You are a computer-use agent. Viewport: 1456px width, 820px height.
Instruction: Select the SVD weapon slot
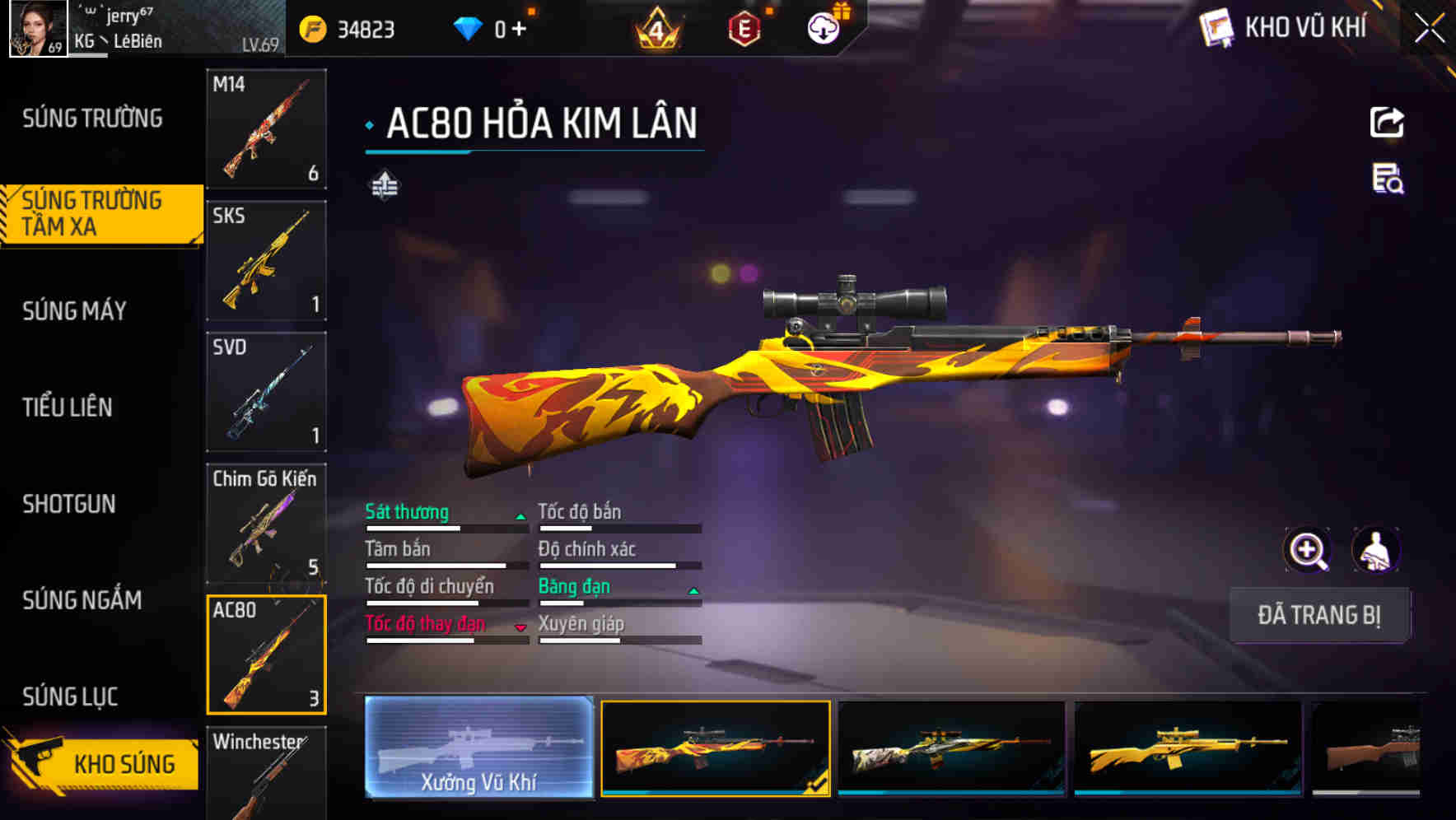point(266,392)
